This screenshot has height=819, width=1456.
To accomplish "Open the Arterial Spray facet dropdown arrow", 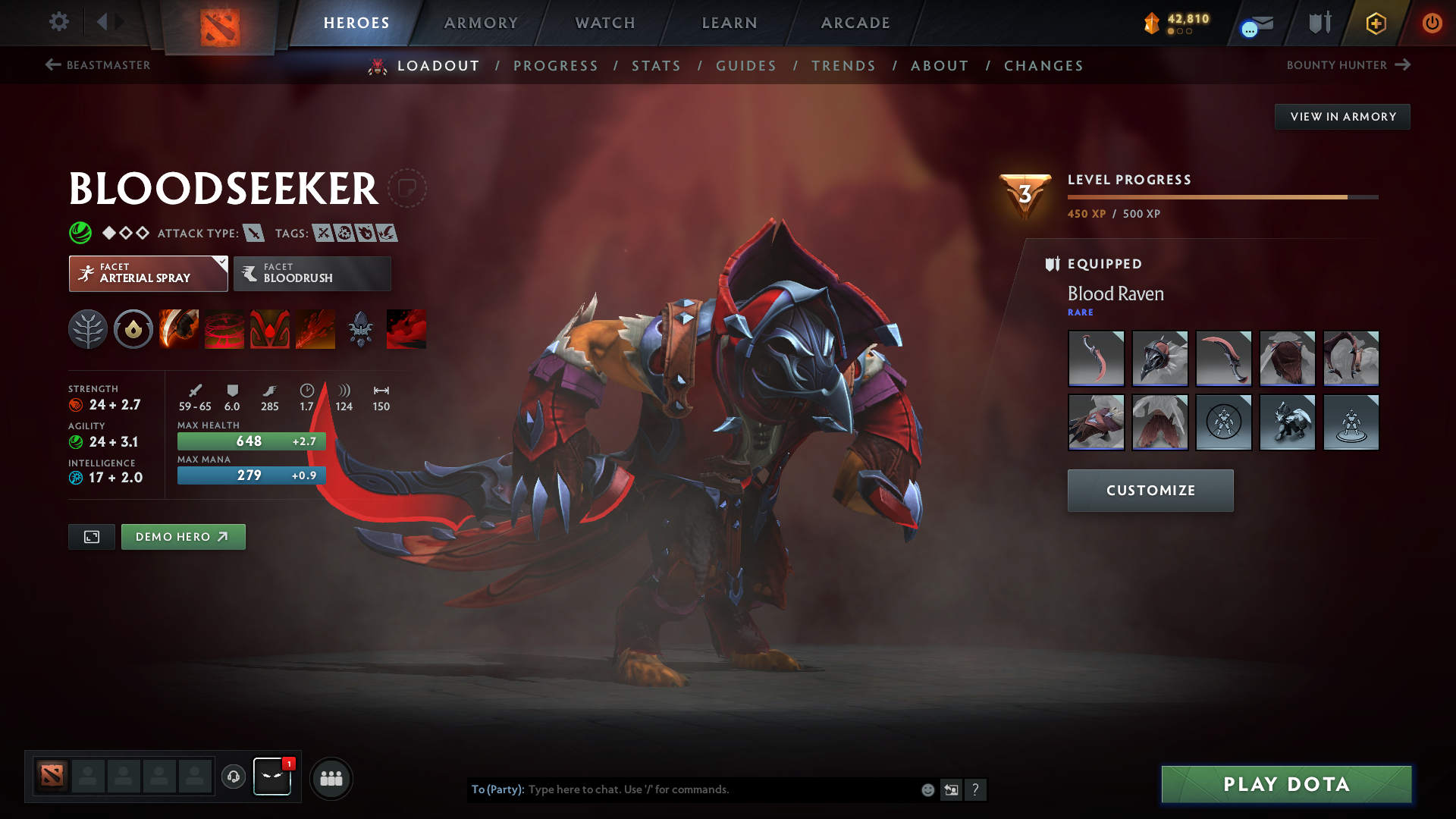I will (x=221, y=262).
